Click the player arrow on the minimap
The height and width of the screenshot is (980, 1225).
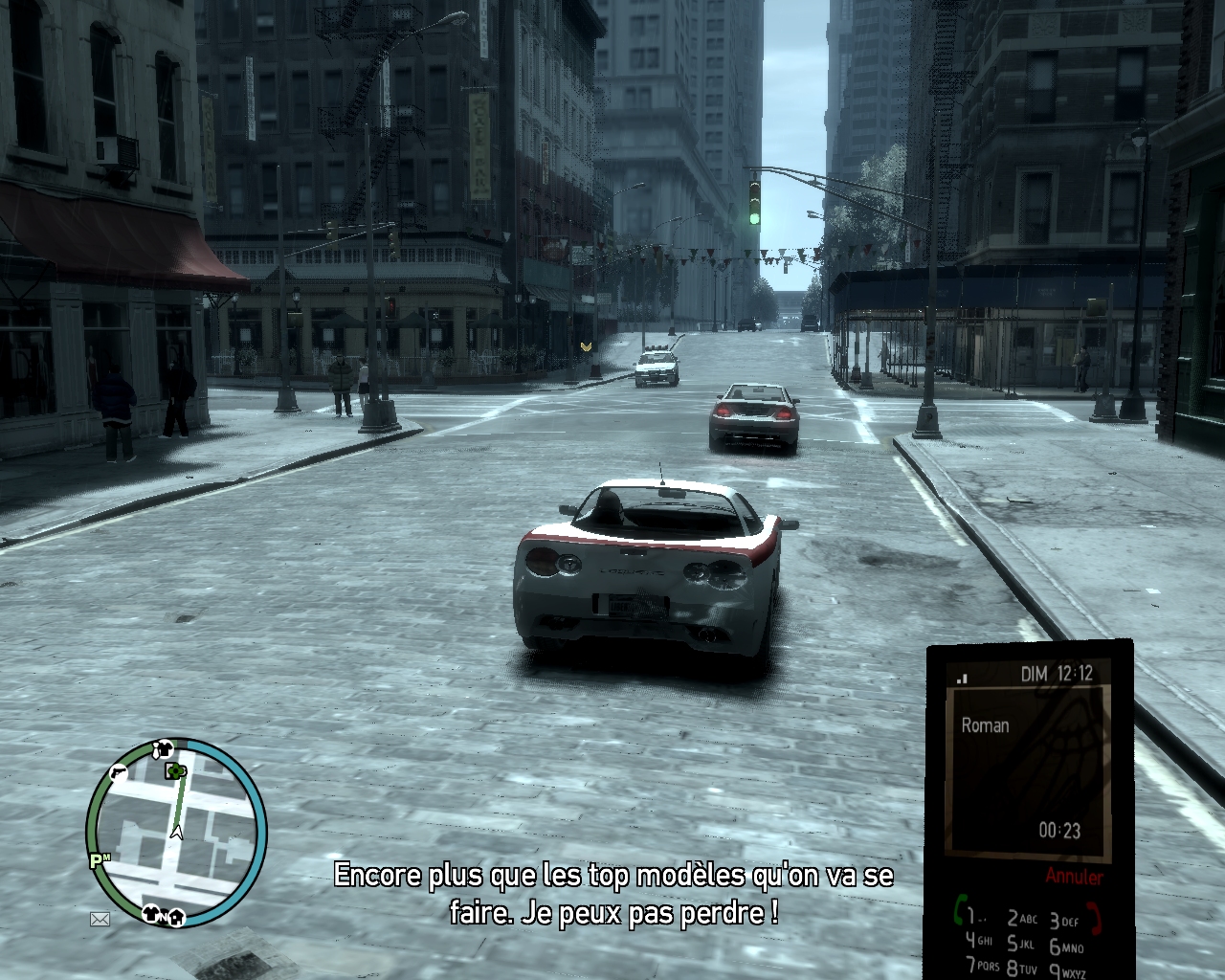[176, 833]
